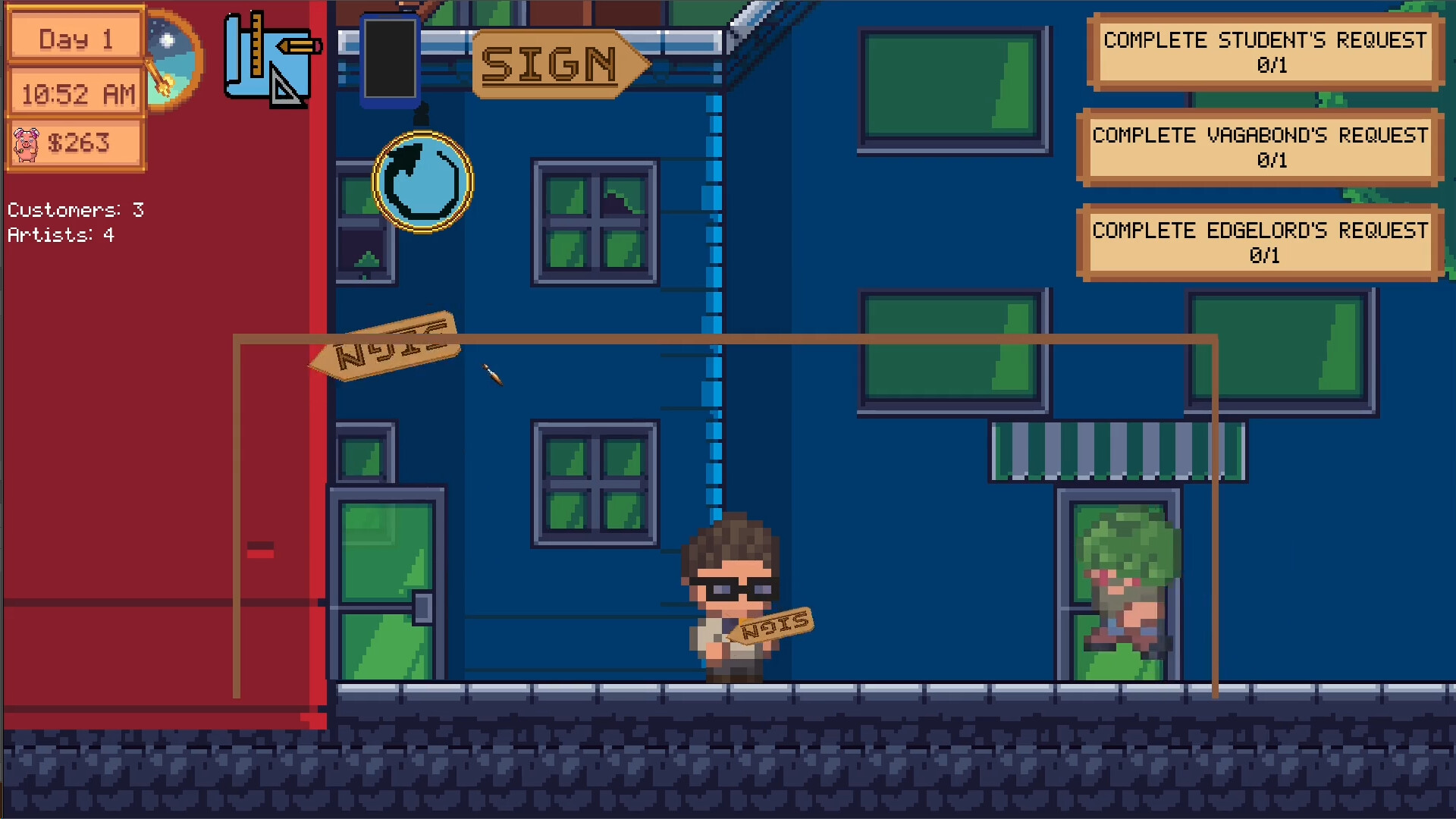This screenshot has width=1456, height=819.
Task: Select the sunglasses-wearing character on the street
Action: (728, 599)
